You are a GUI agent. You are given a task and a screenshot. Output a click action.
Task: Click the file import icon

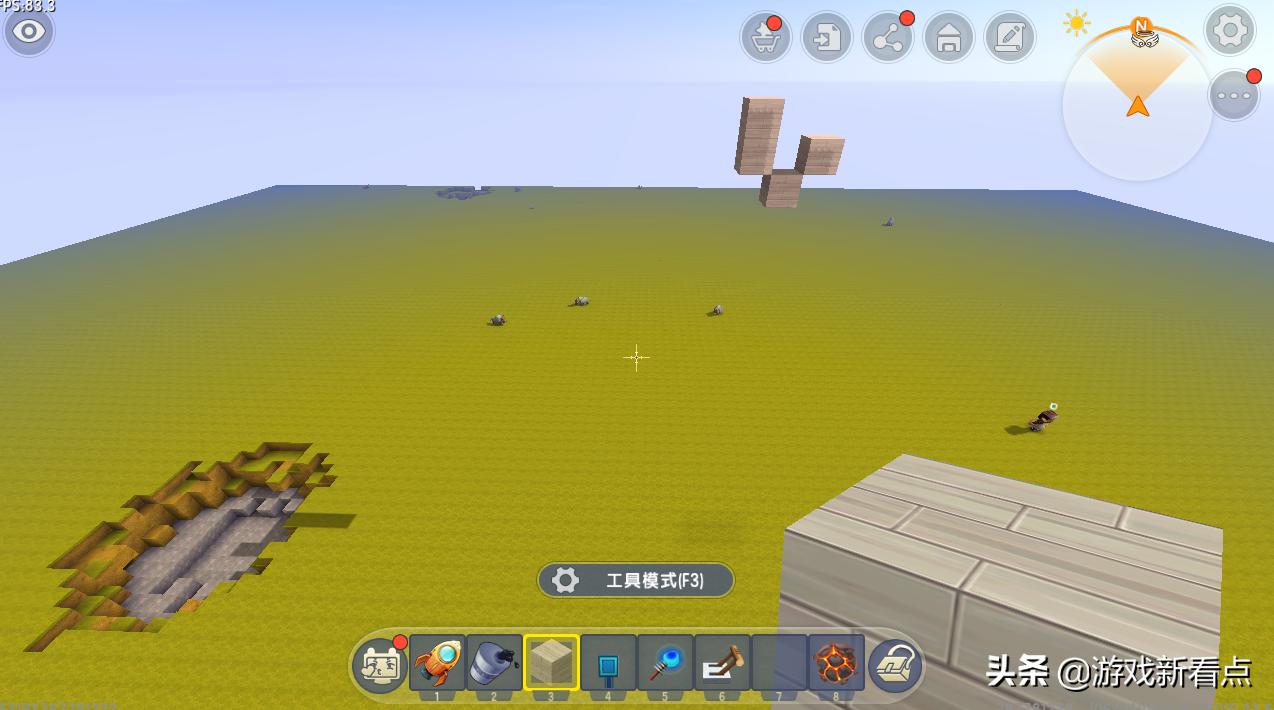click(827, 38)
